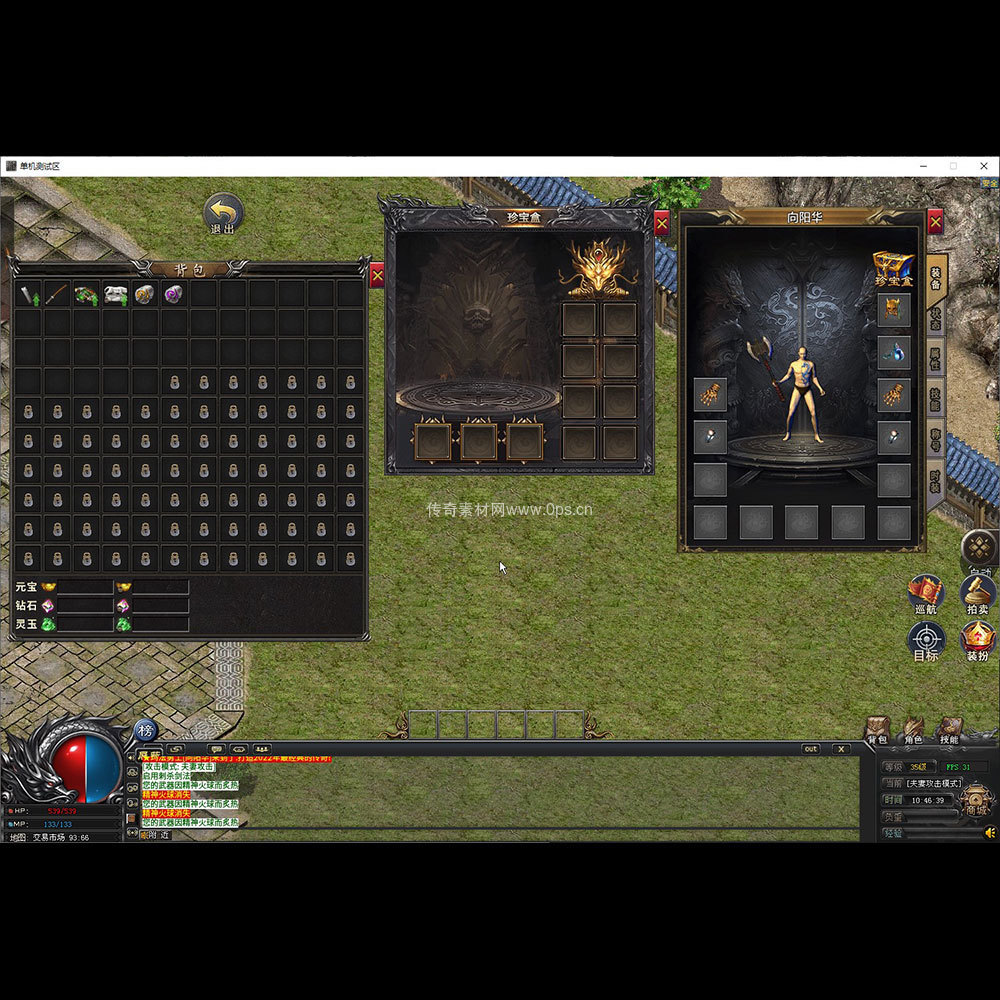Select the equipped blue necklace slot
This screenshot has height=1000, width=1000.
[893, 352]
